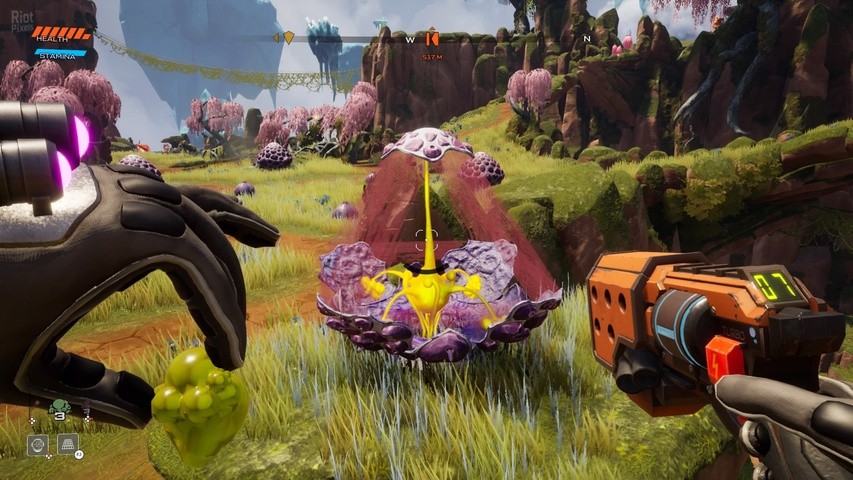Viewport: 853px width, 480px height.
Task: Click the orange objective marker on the compass
Action: click(x=432, y=39)
